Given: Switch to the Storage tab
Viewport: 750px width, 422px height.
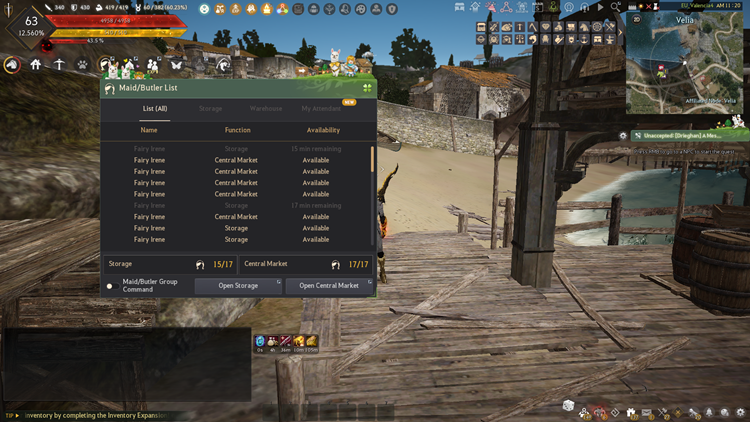Looking at the screenshot, I should [210, 108].
